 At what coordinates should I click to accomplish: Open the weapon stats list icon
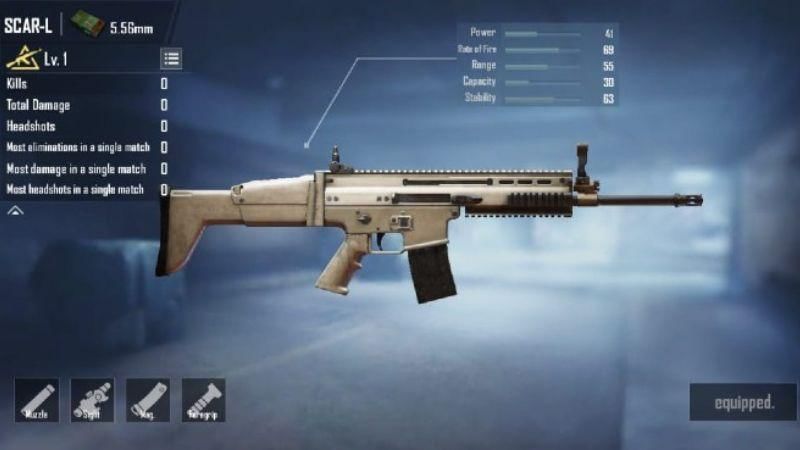(171, 59)
